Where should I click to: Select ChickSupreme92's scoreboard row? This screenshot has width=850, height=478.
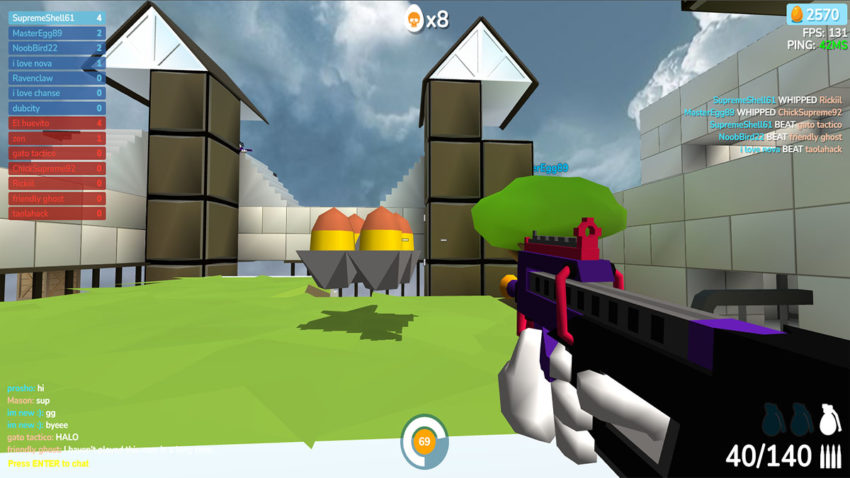coord(56,168)
